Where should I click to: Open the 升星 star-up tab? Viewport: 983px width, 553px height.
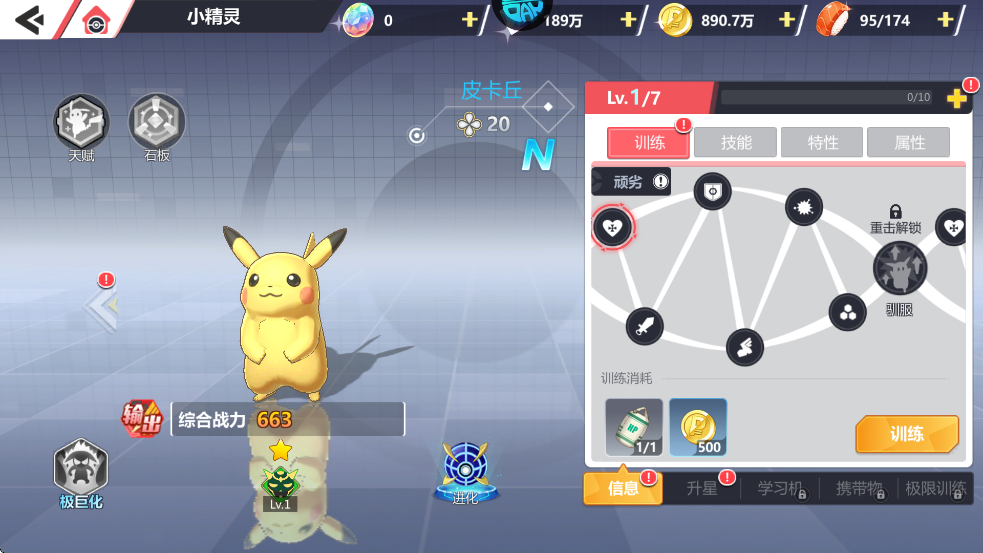click(702, 489)
